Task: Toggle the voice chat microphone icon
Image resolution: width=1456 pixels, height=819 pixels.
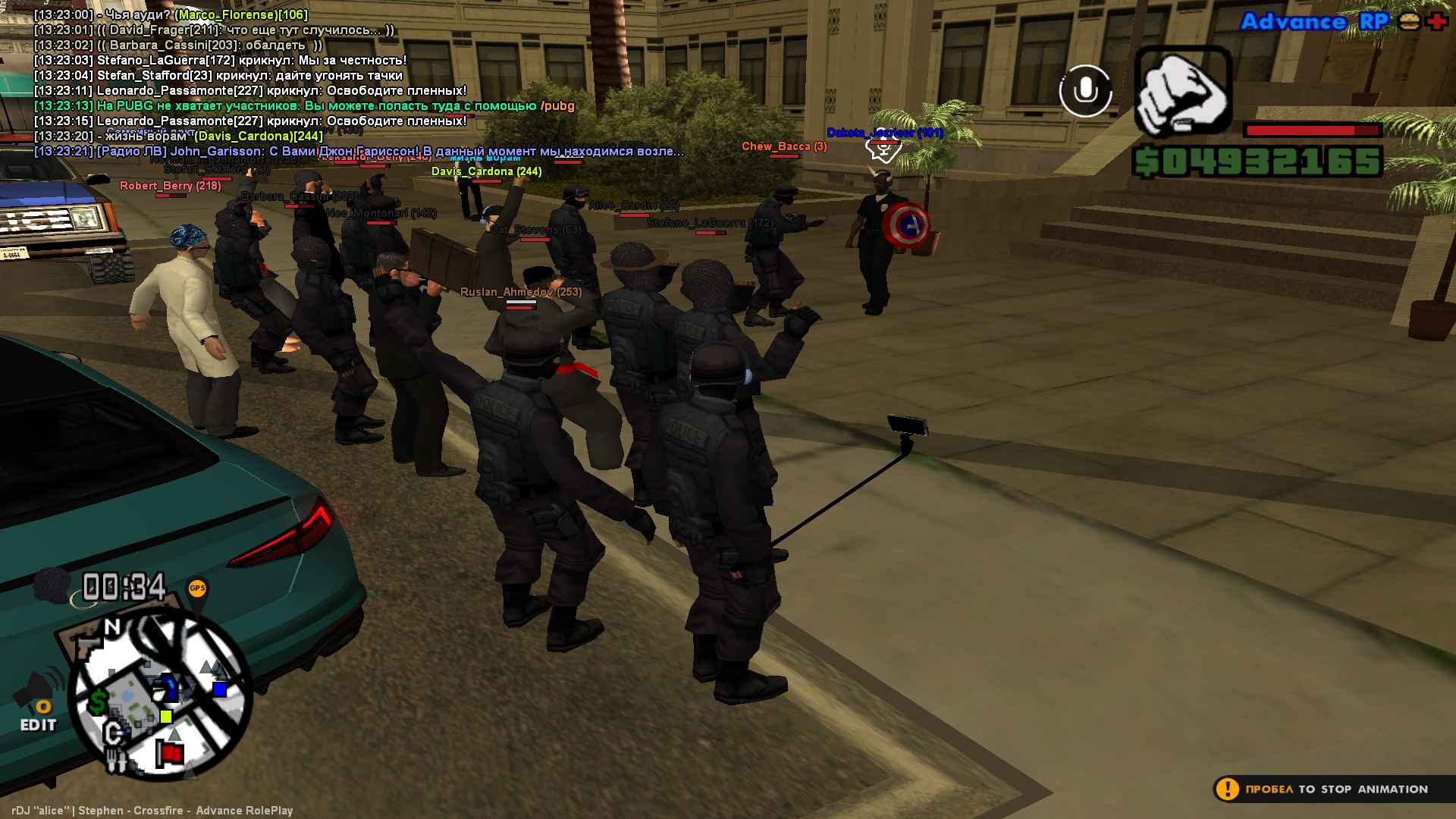Action: click(x=1085, y=91)
